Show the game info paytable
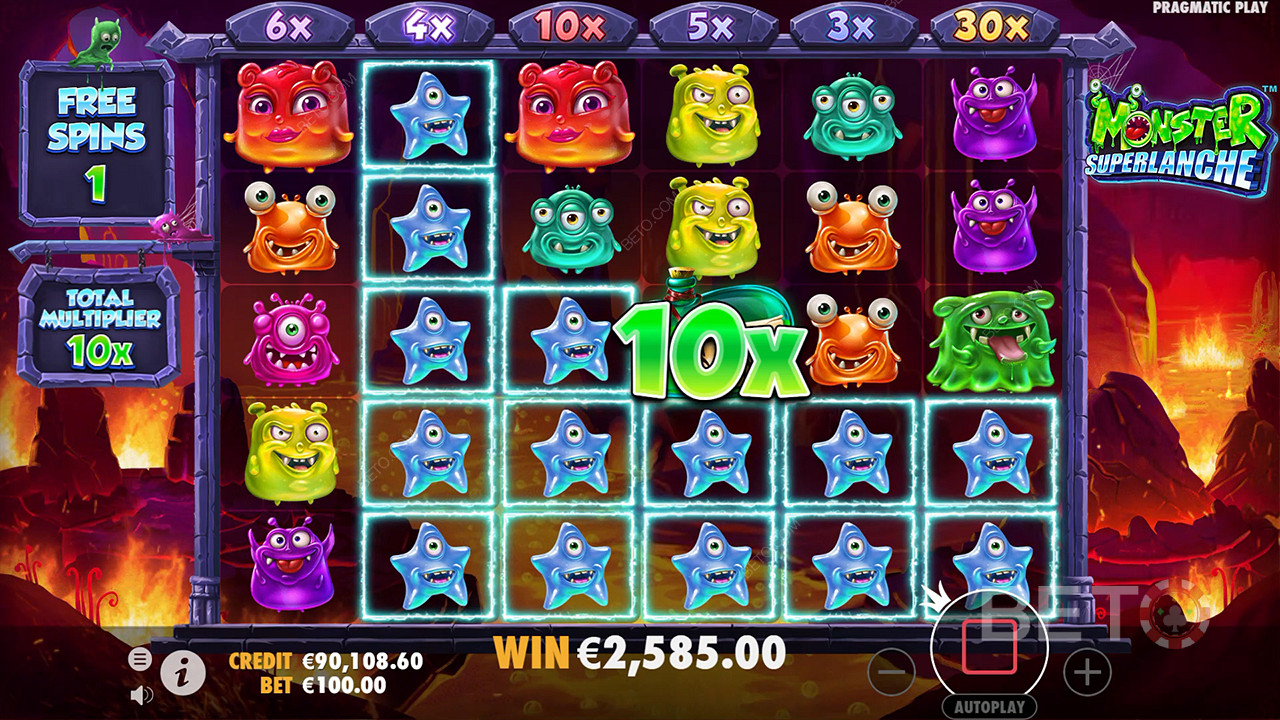 pos(183,675)
